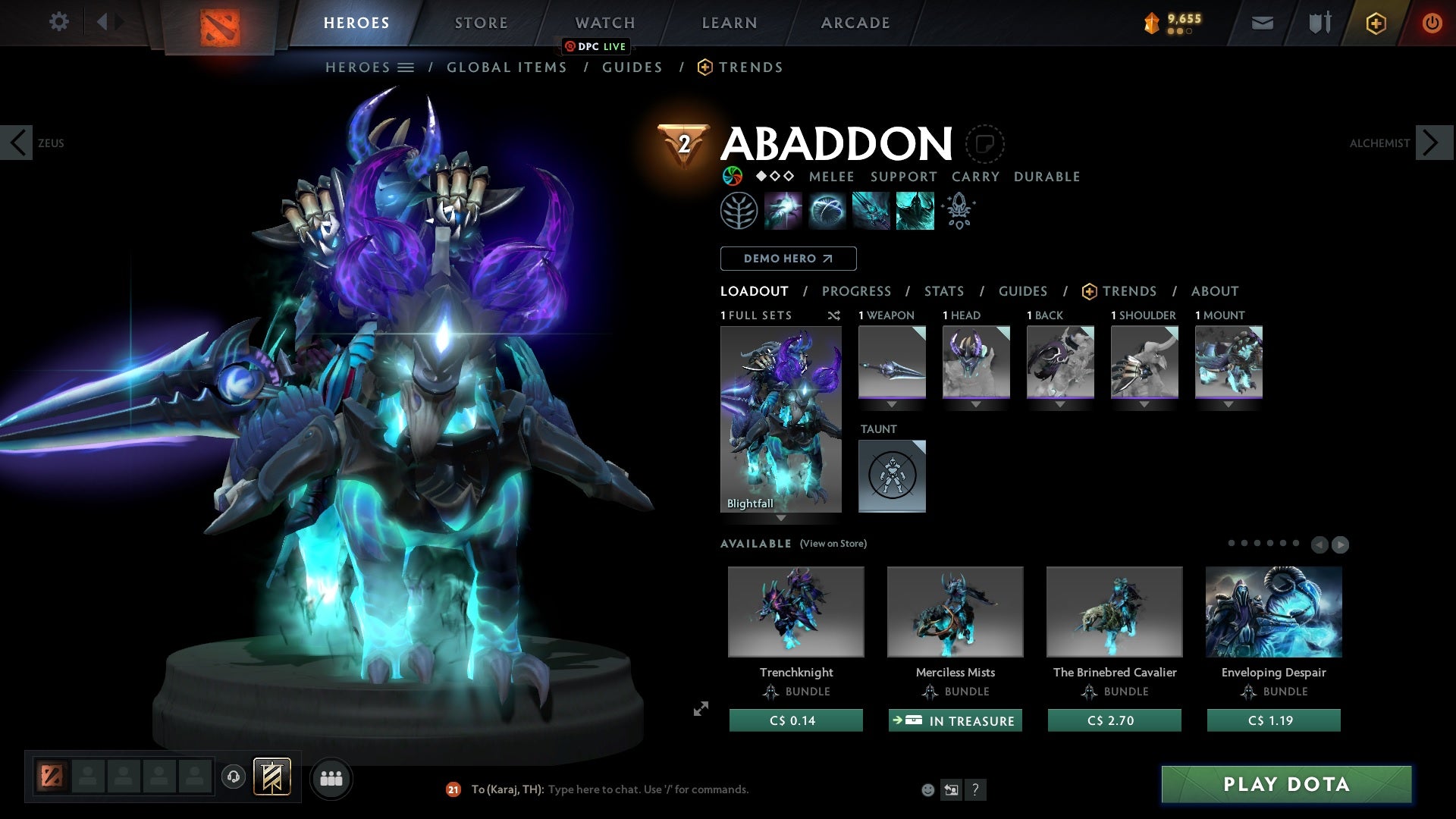
Task: Open the friends list icon bottom left
Action: tap(331, 778)
